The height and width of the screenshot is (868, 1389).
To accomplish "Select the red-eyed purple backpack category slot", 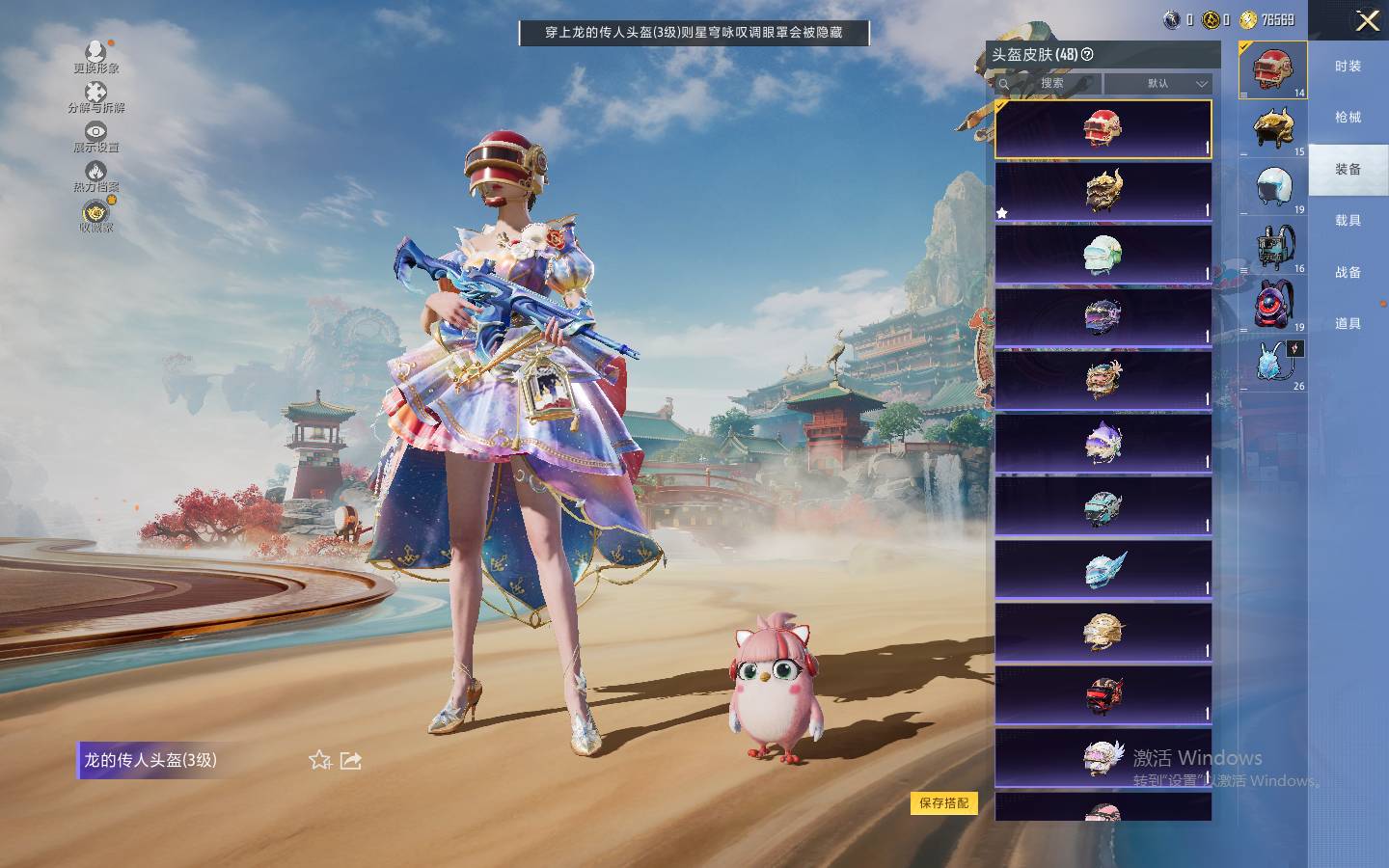I will coord(1274,305).
